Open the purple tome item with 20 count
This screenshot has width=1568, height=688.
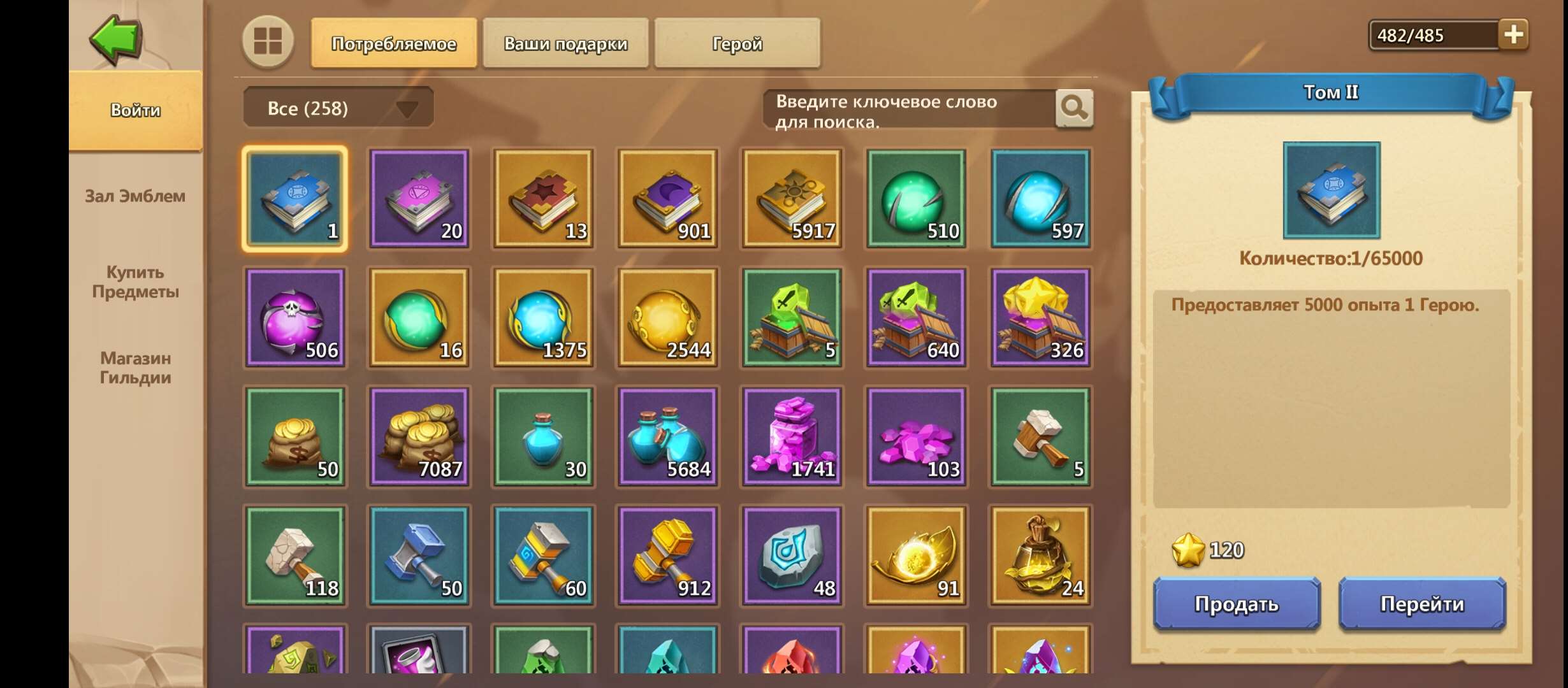click(x=419, y=199)
